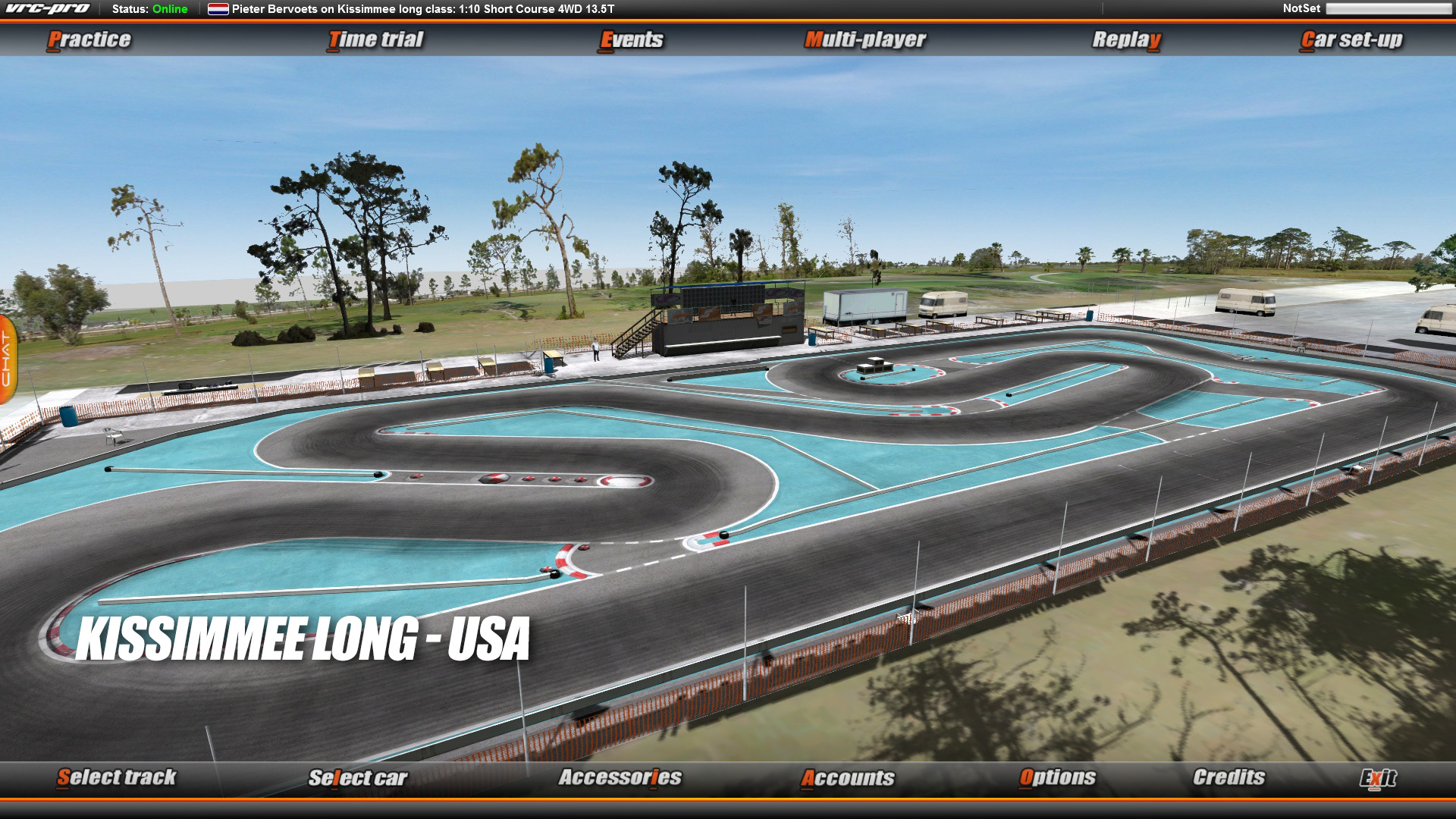The height and width of the screenshot is (819, 1456).
Task: Open Select car
Action: [359, 777]
